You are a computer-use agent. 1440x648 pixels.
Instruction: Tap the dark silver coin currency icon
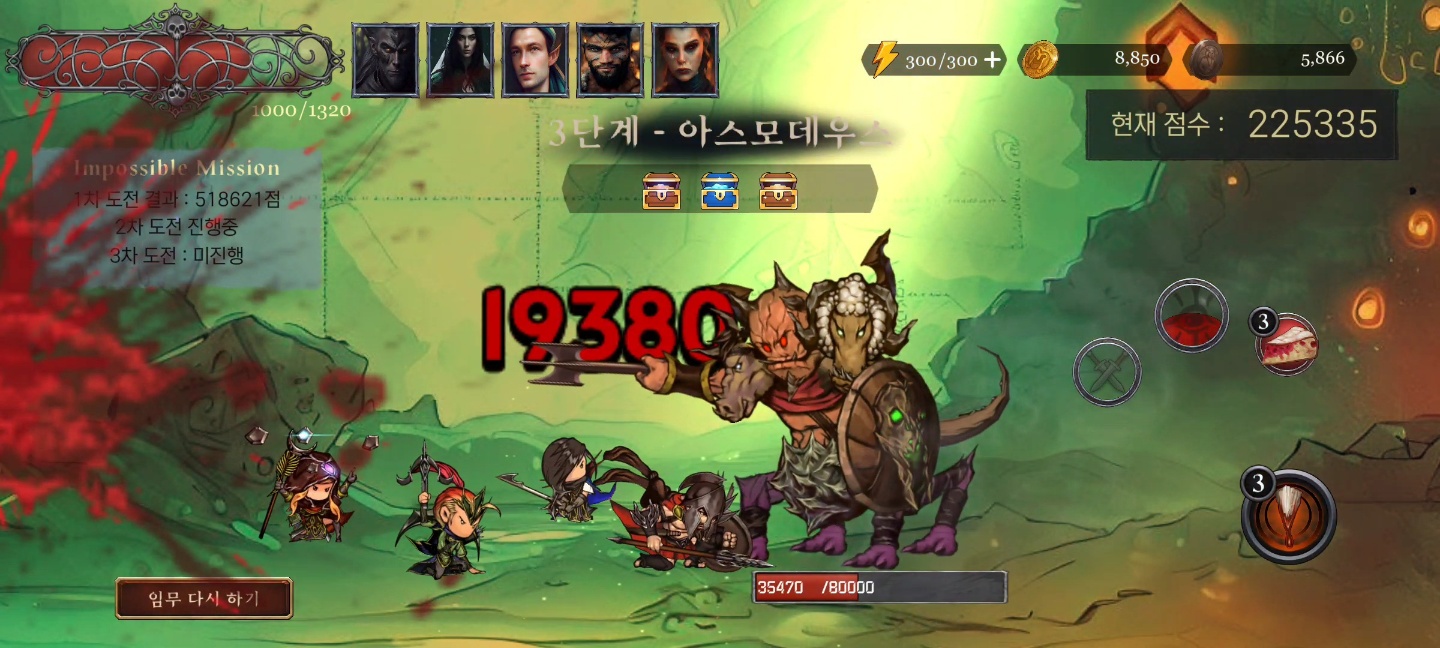pos(1204,59)
